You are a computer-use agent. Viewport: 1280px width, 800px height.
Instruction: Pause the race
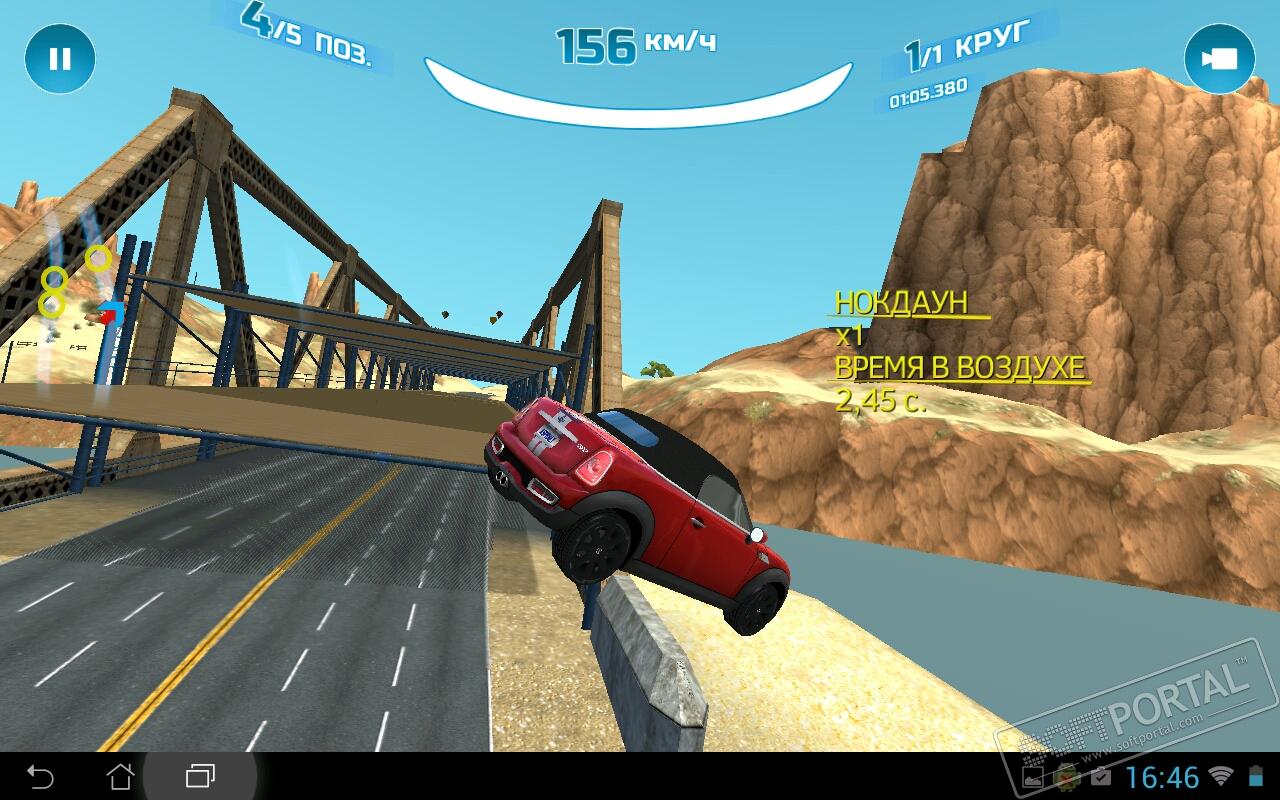[60, 59]
